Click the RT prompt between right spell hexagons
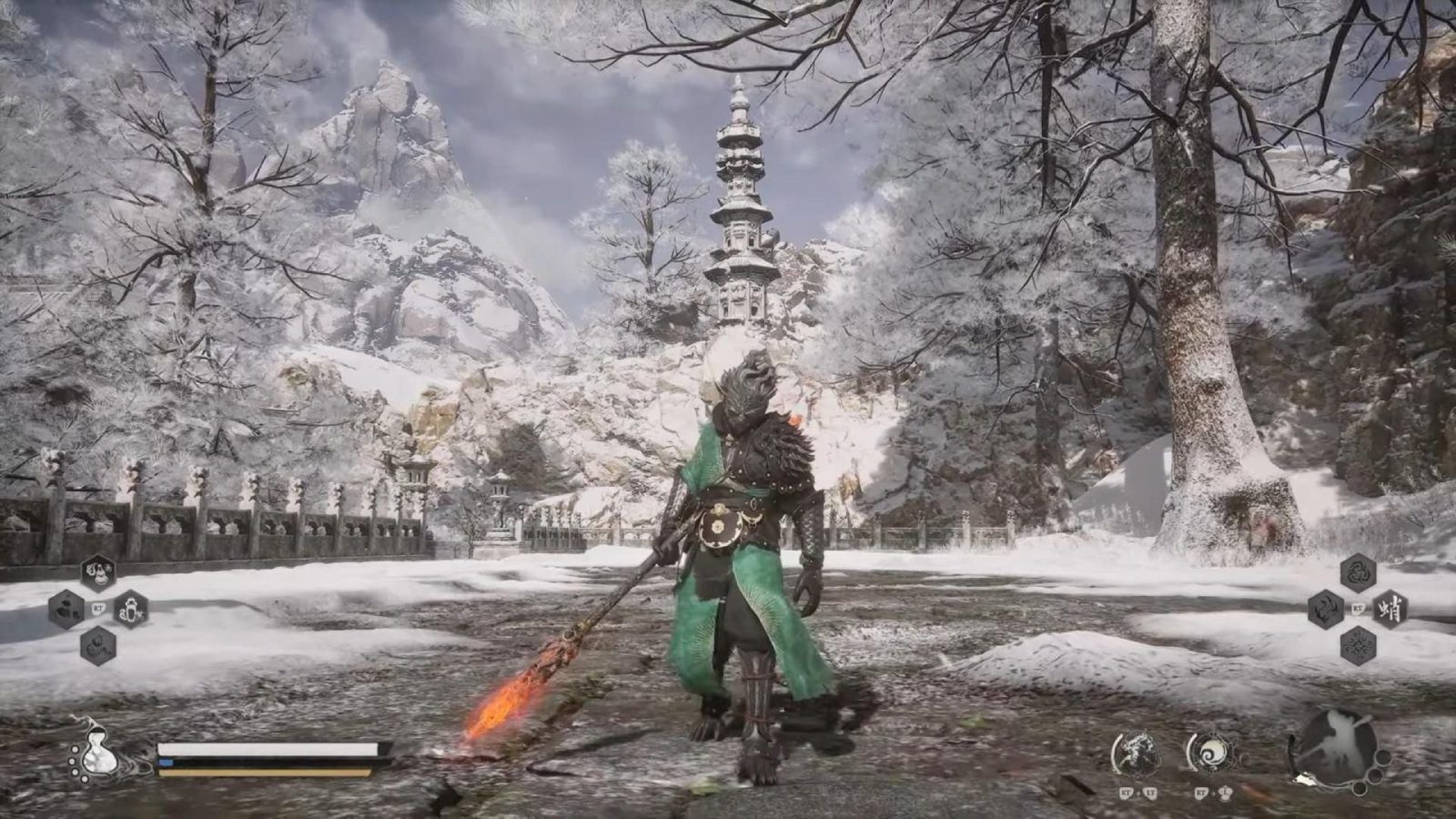This screenshot has width=1456, height=819. (x=1357, y=610)
